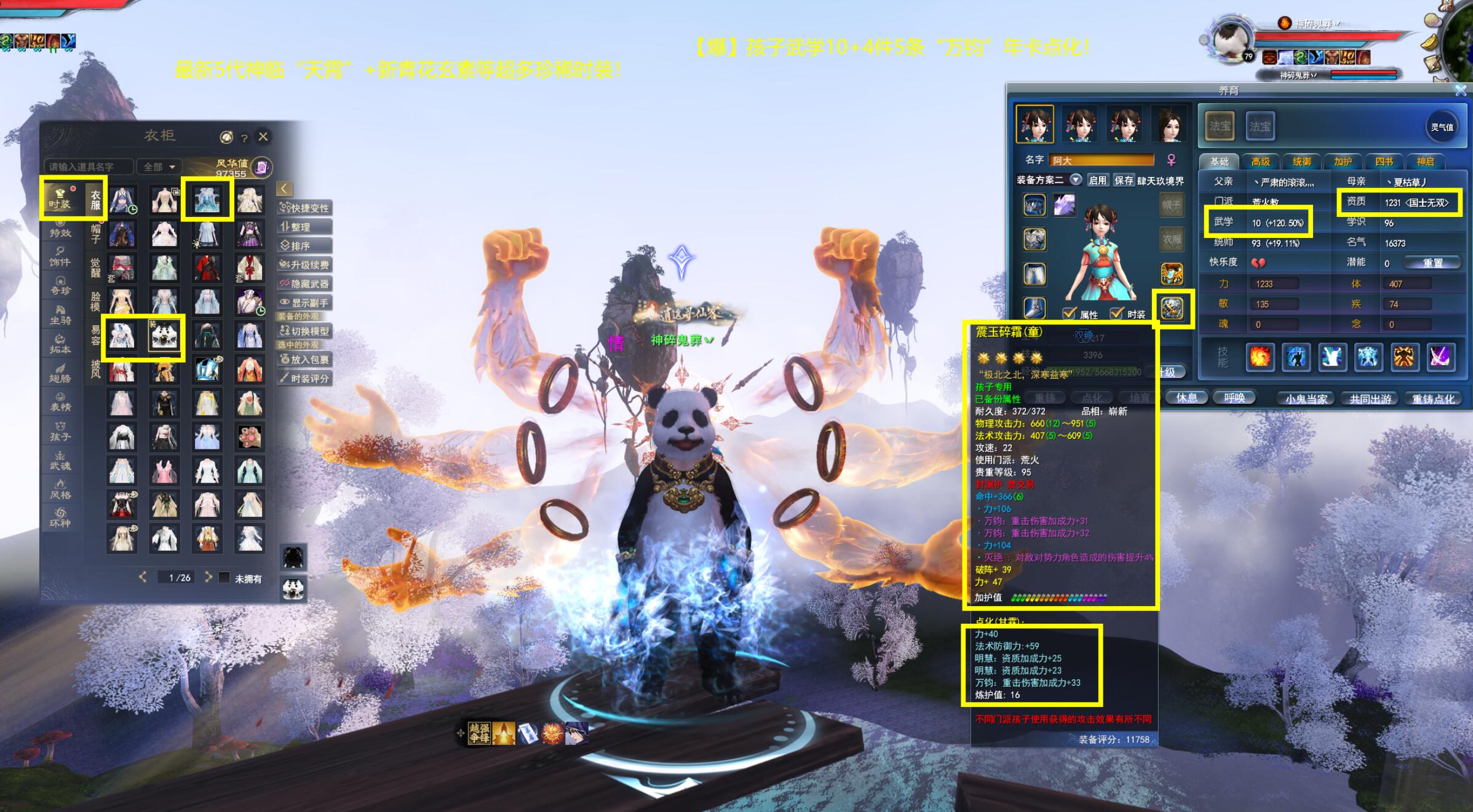
Task: Close the 养育 child-raising panel
Action: point(1461,91)
